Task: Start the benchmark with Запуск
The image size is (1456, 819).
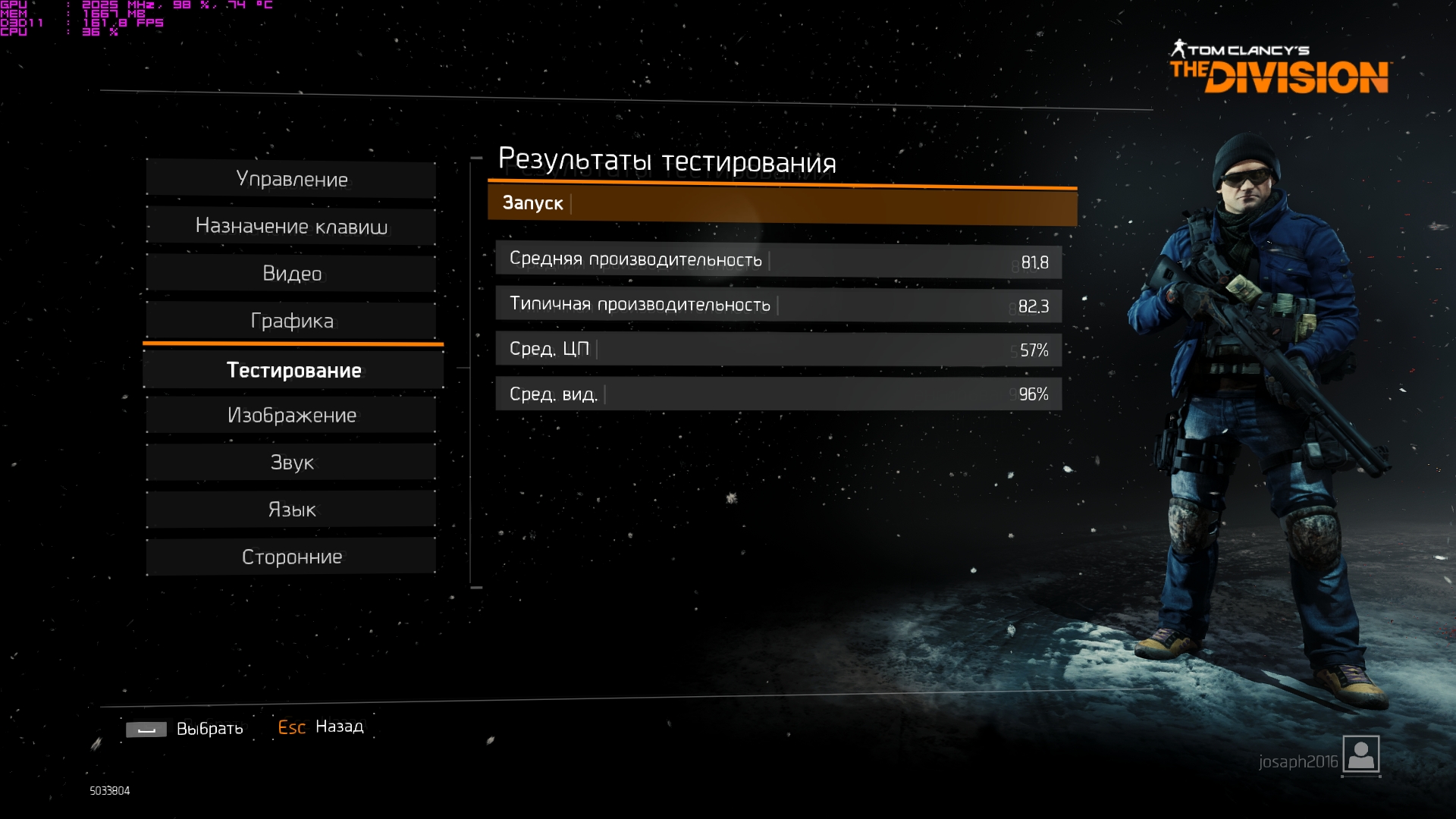Action: [781, 204]
